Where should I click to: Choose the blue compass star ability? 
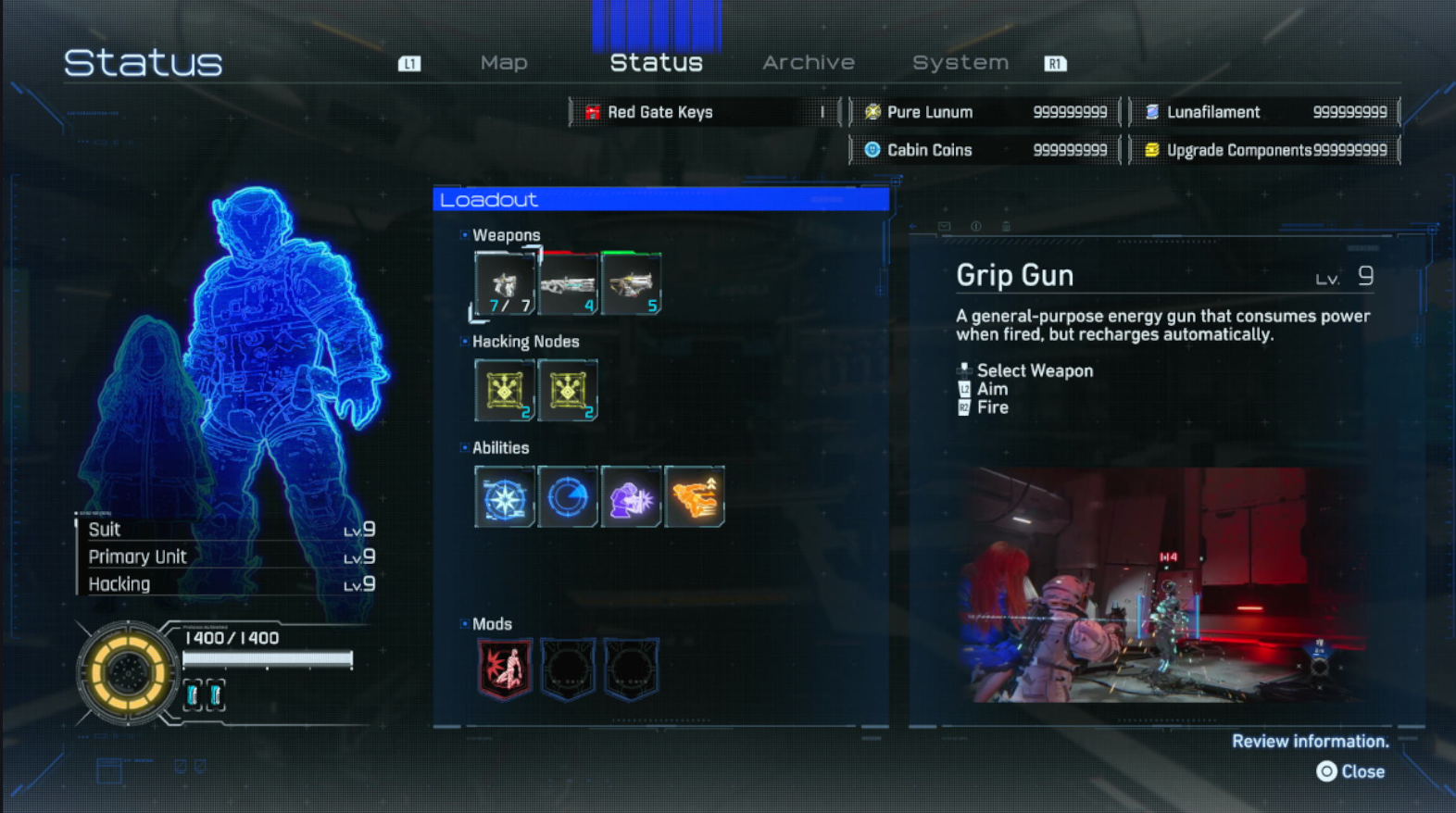pyautogui.click(x=505, y=497)
